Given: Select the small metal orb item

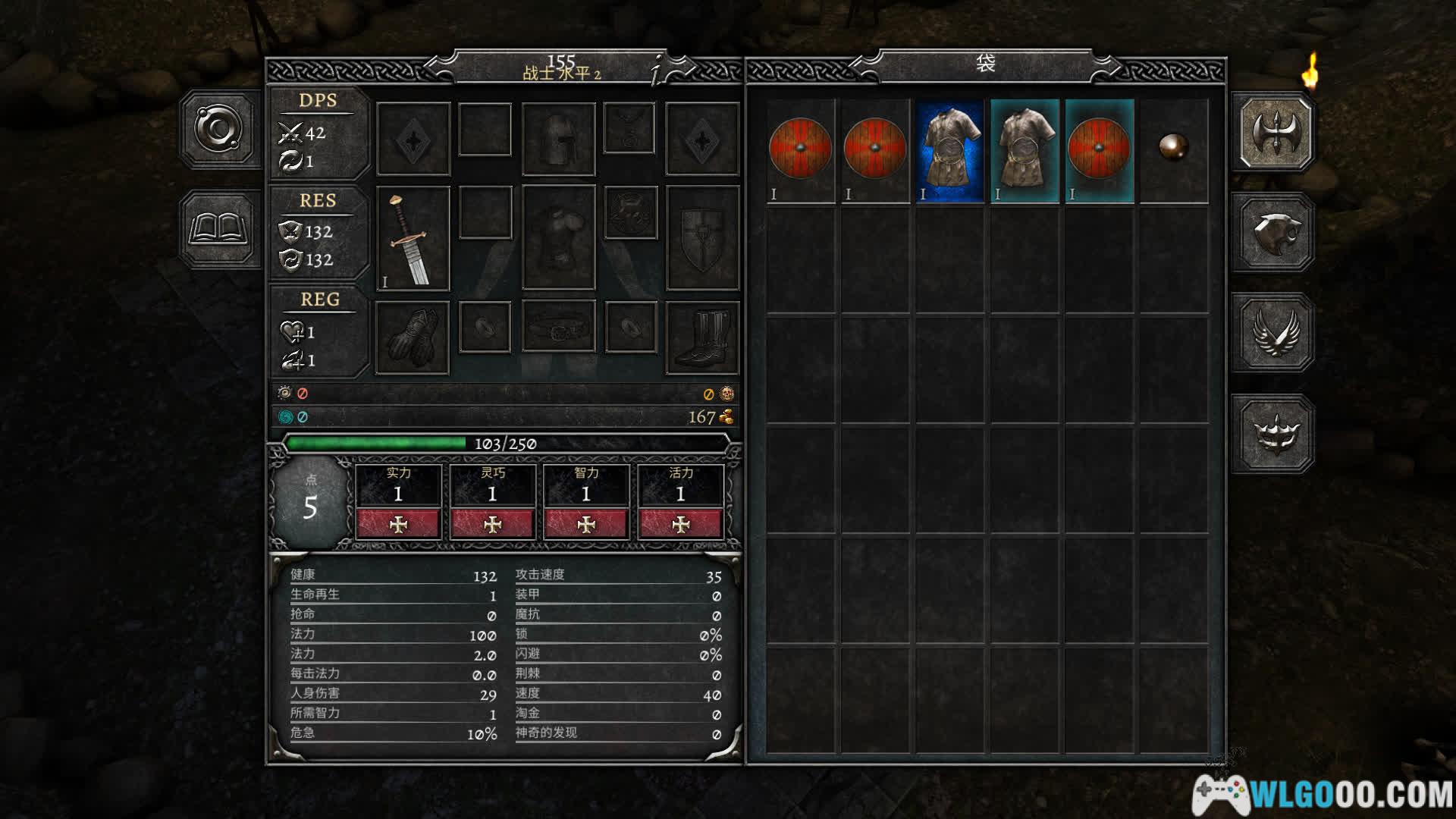Looking at the screenshot, I should [x=1173, y=146].
